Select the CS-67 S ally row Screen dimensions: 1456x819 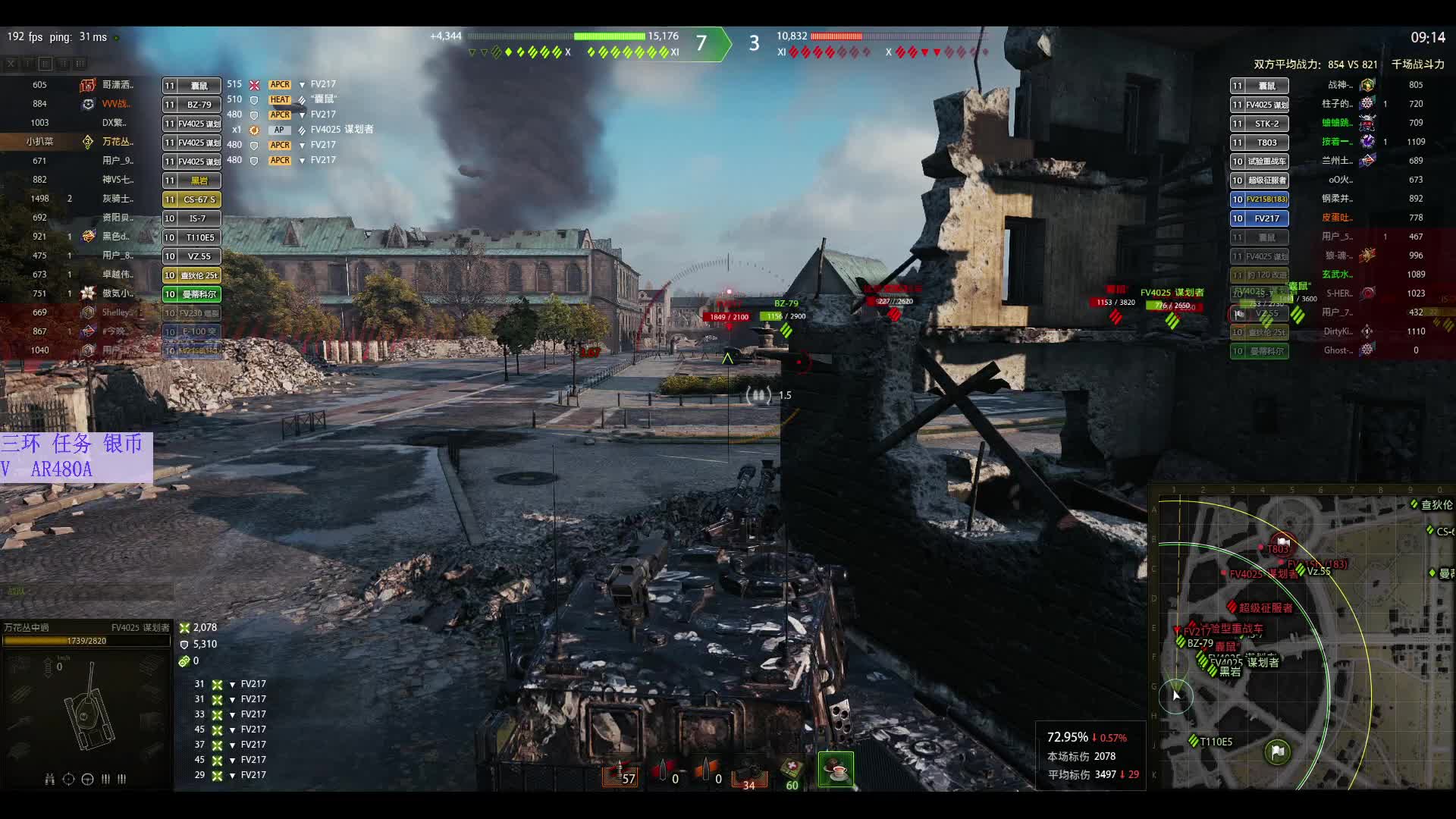192,199
